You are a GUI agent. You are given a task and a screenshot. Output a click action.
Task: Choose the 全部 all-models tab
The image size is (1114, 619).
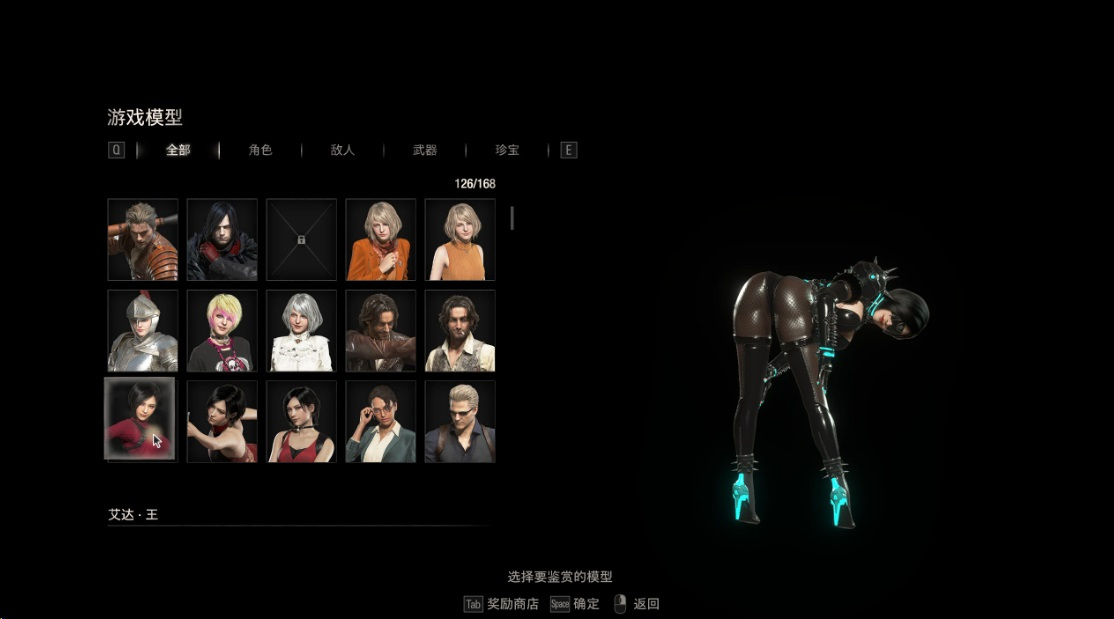[178, 150]
